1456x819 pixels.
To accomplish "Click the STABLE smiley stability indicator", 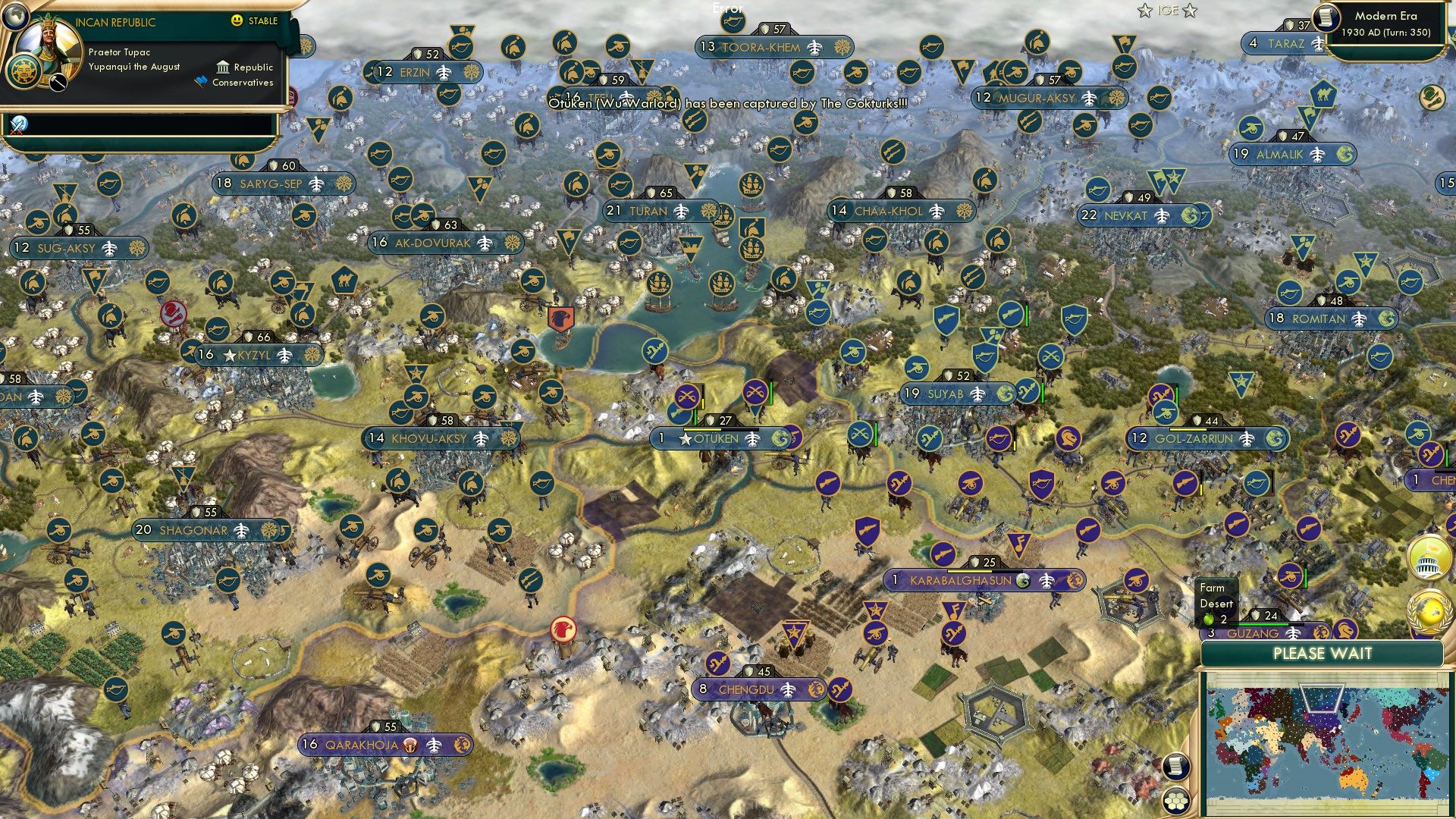I will (235, 20).
